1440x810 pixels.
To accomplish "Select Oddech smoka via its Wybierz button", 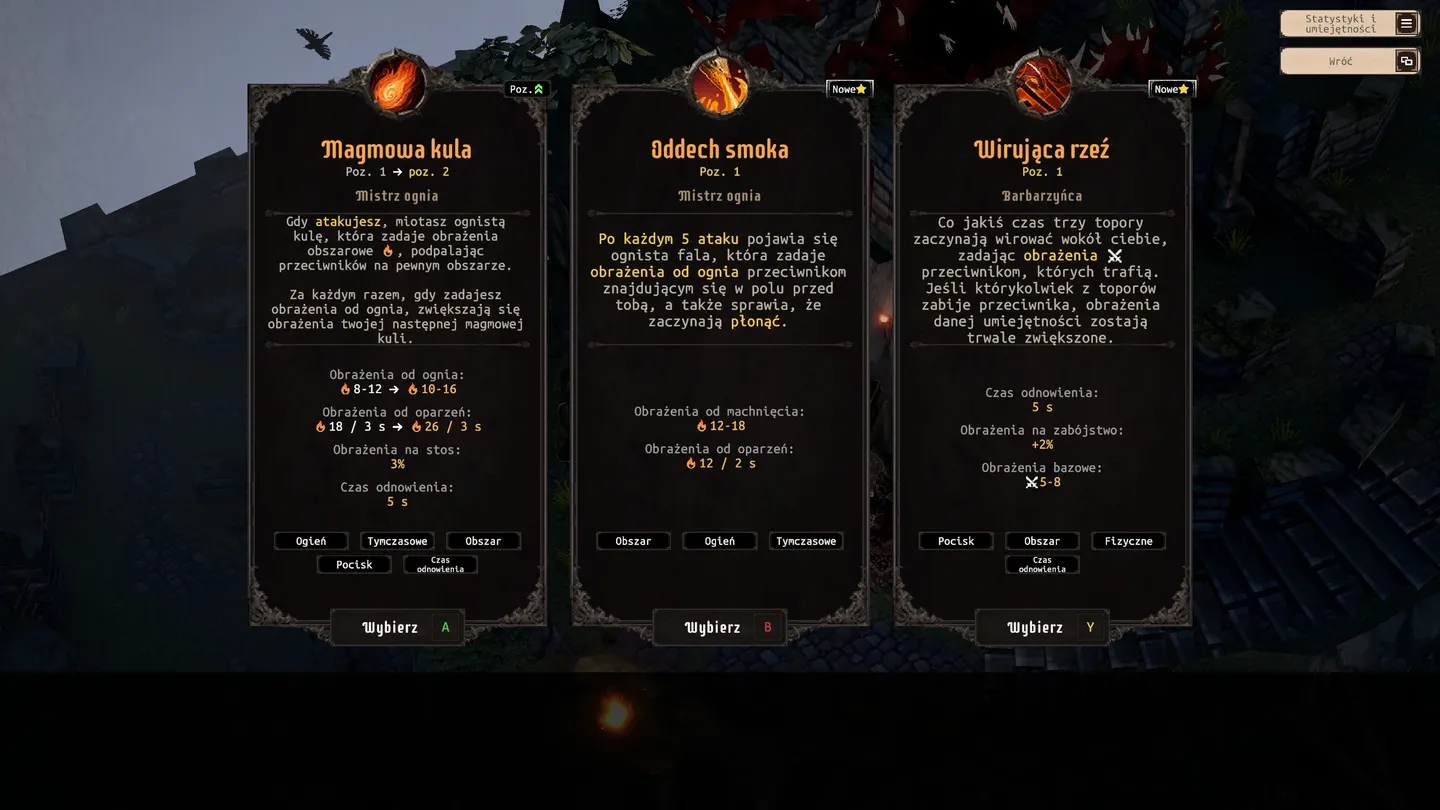I will (719, 628).
